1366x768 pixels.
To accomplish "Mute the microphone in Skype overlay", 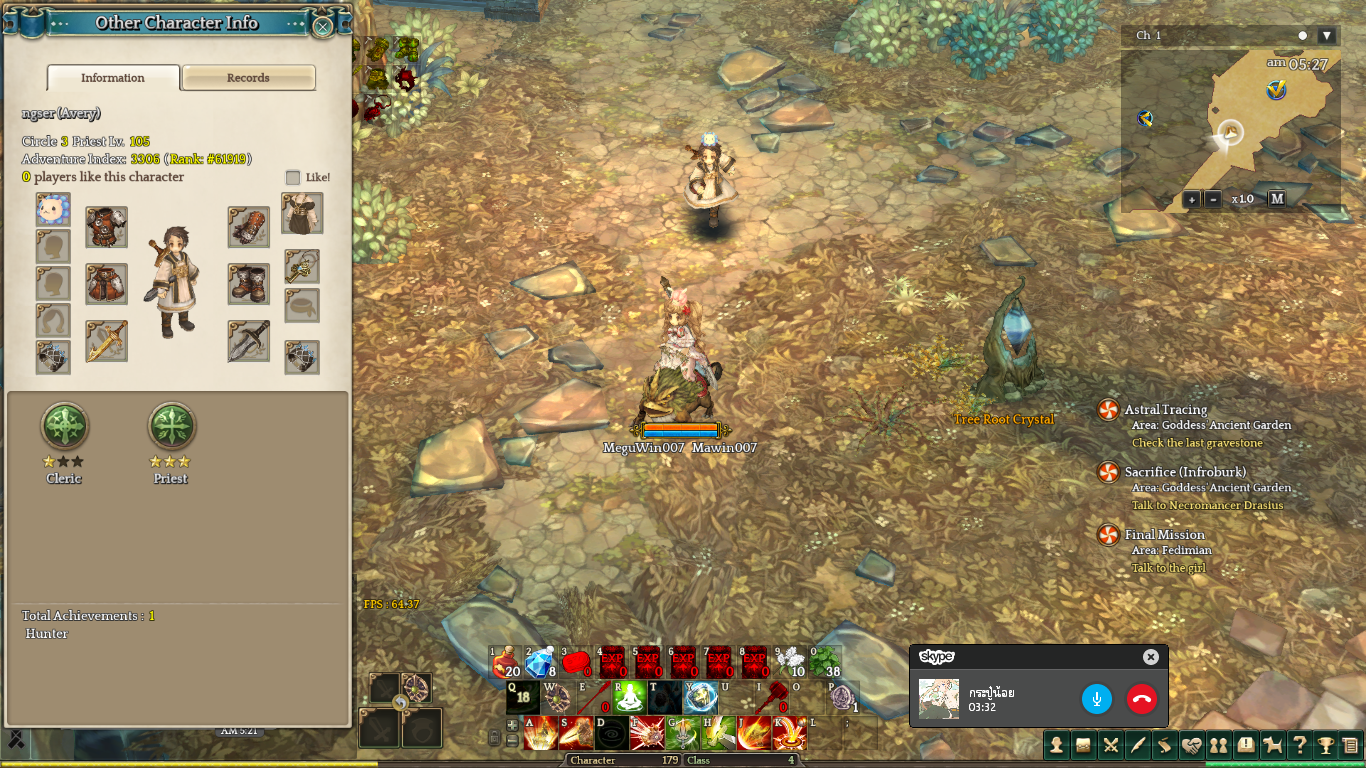I will tap(1097, 699).
